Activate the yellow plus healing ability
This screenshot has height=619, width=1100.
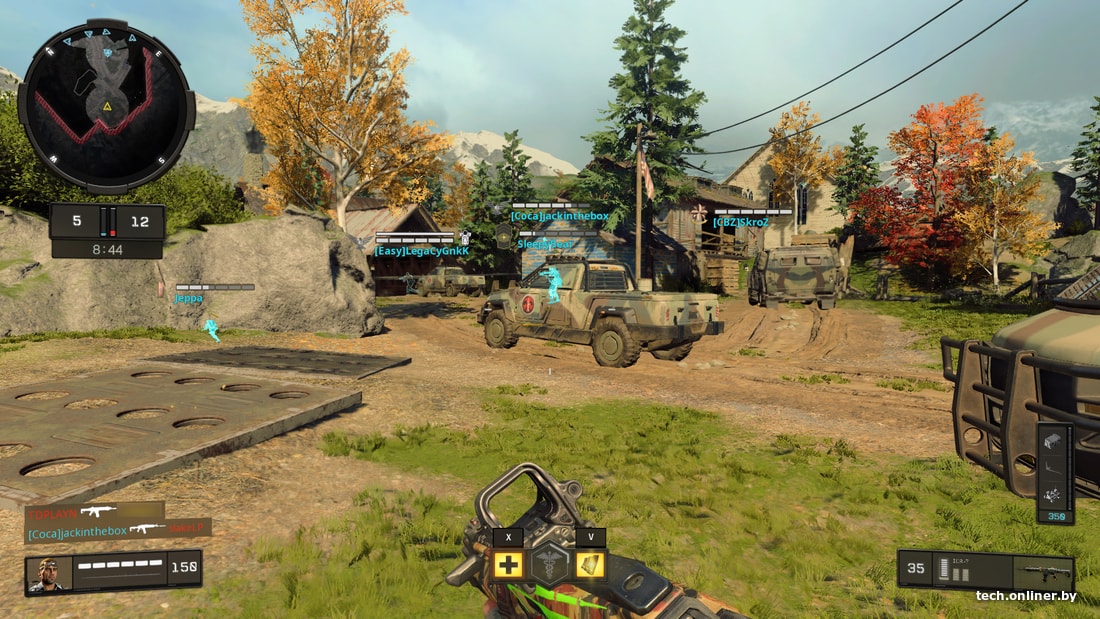[x=508, y=564]
